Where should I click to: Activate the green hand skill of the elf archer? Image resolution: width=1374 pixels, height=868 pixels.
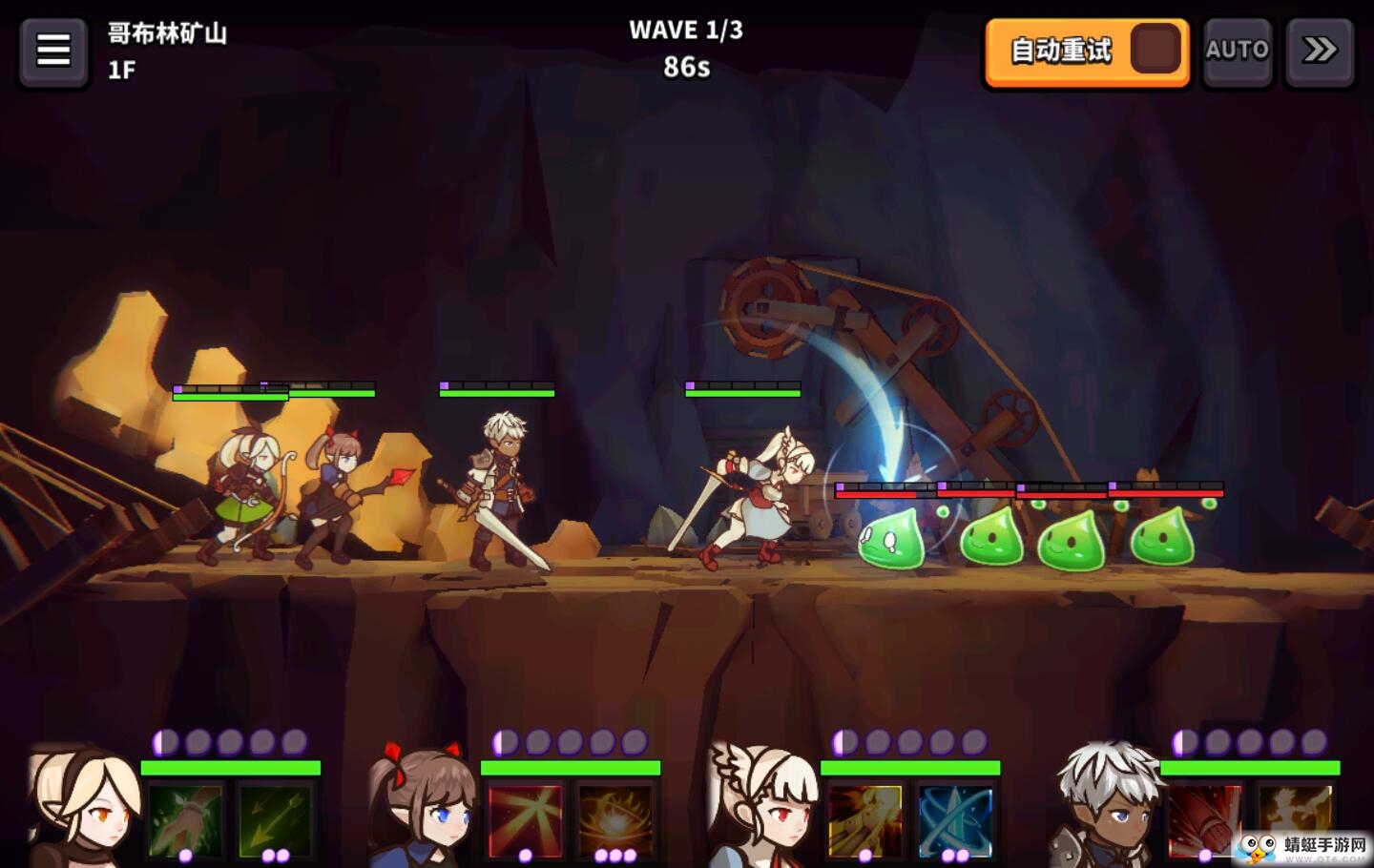point(185,818)
